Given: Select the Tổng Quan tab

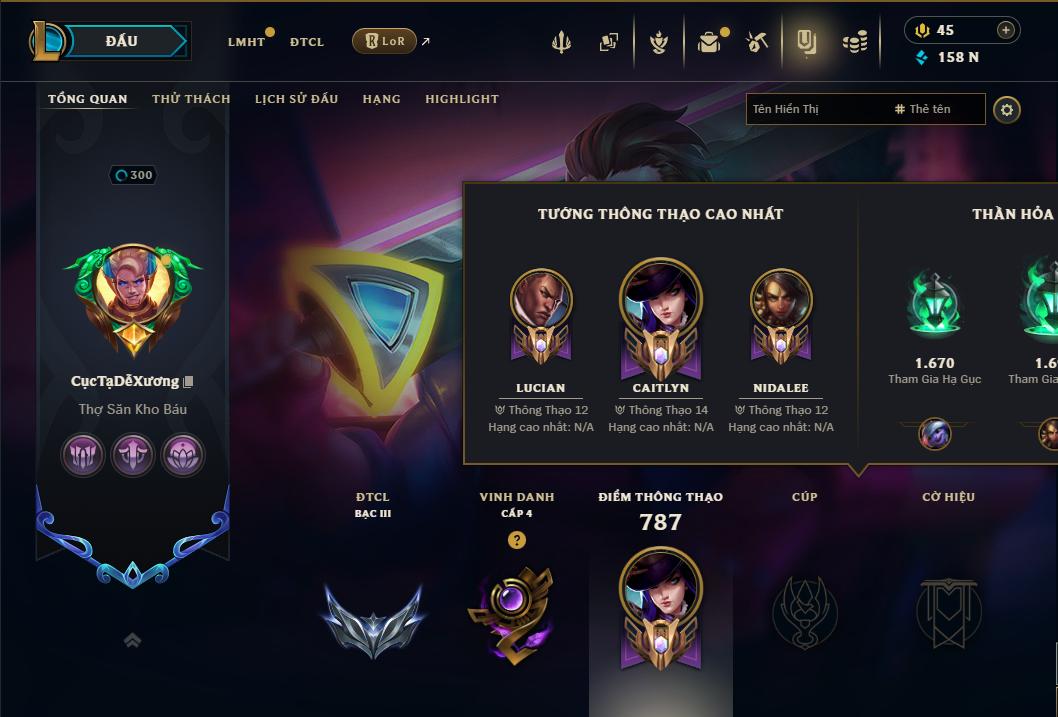Looking at the screenshot, I should point(88,99).
